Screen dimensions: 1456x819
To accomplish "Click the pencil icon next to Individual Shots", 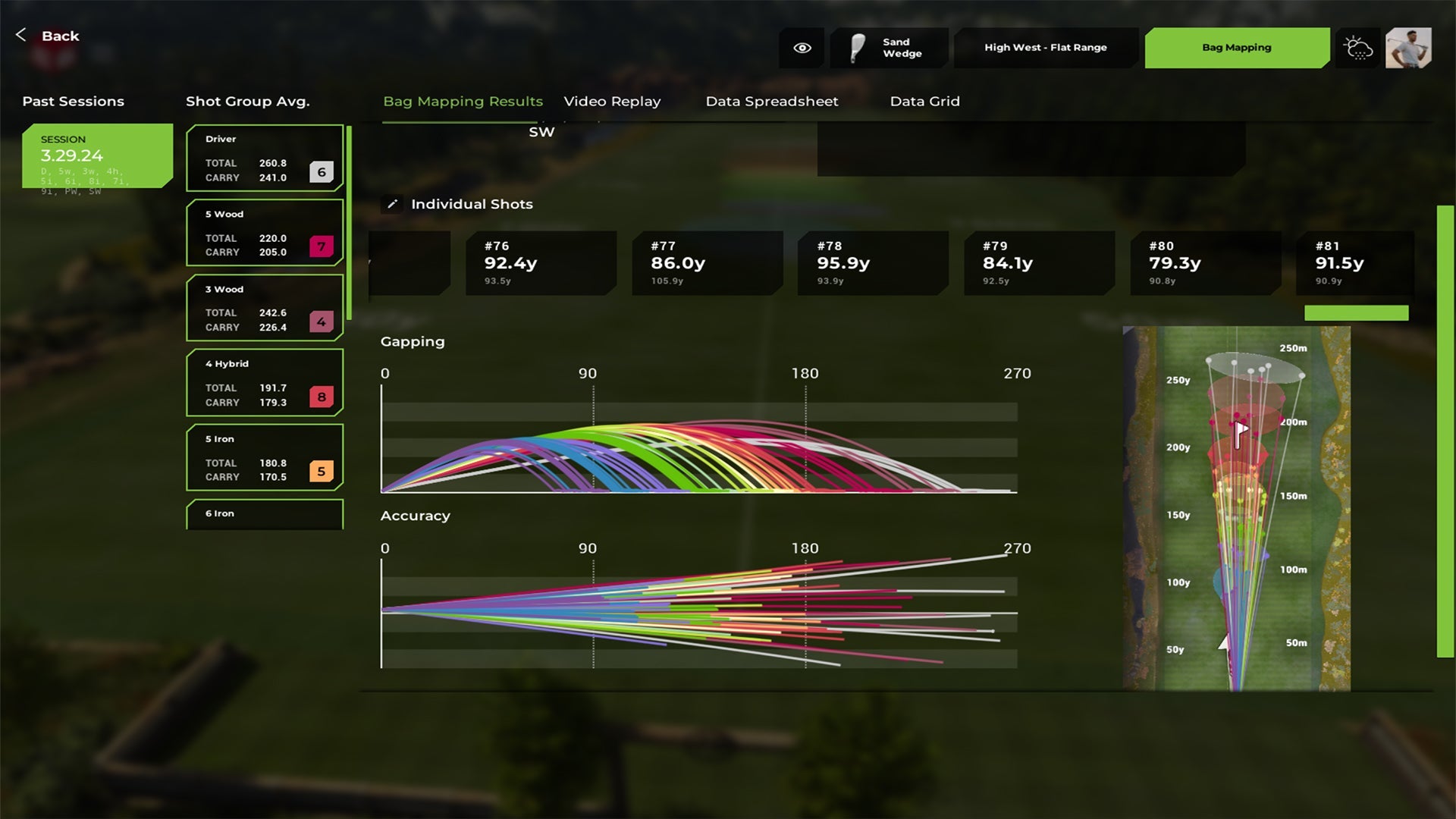I will (x=392, y=204).
